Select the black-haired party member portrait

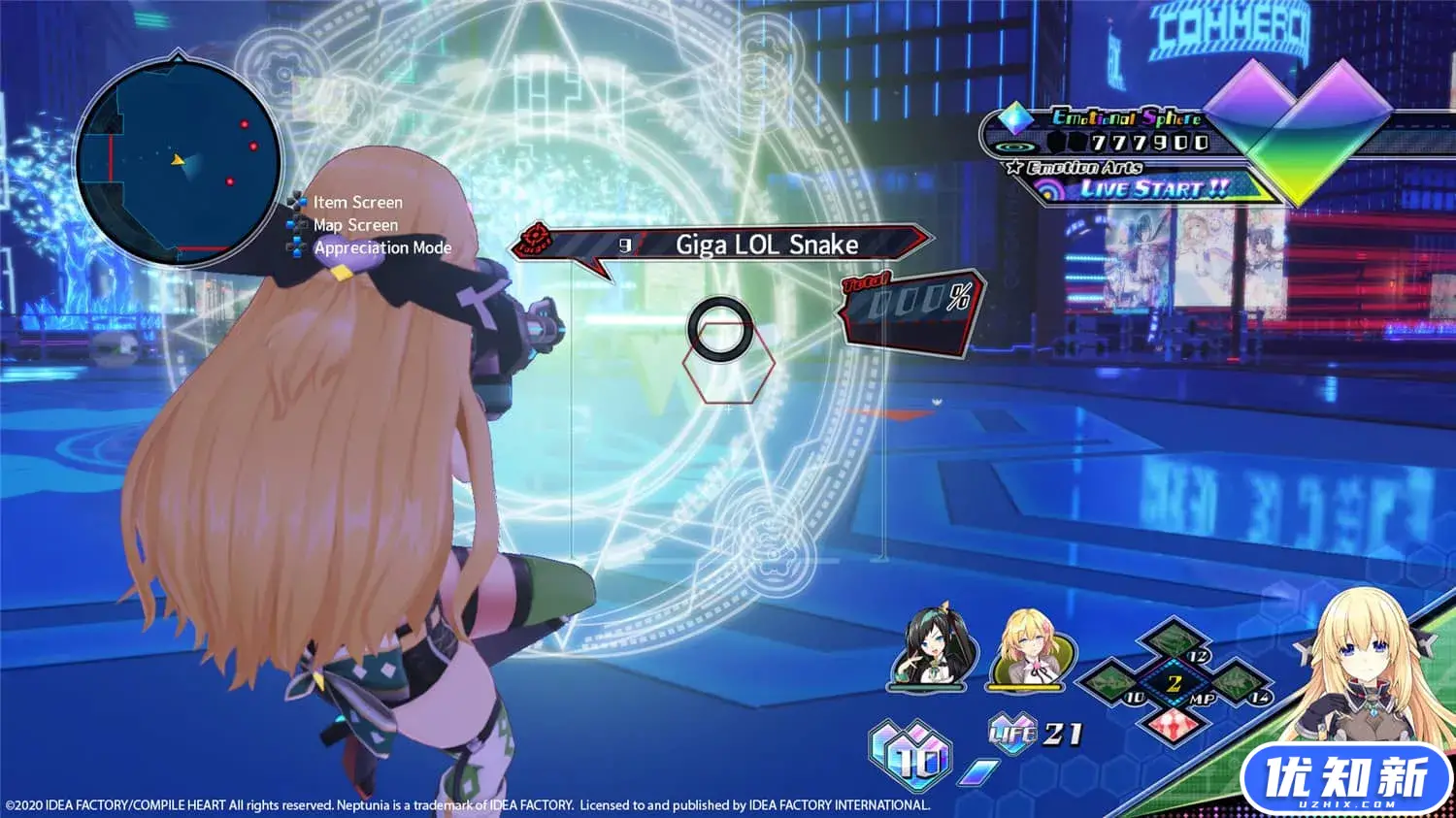(x=927, y=650)
